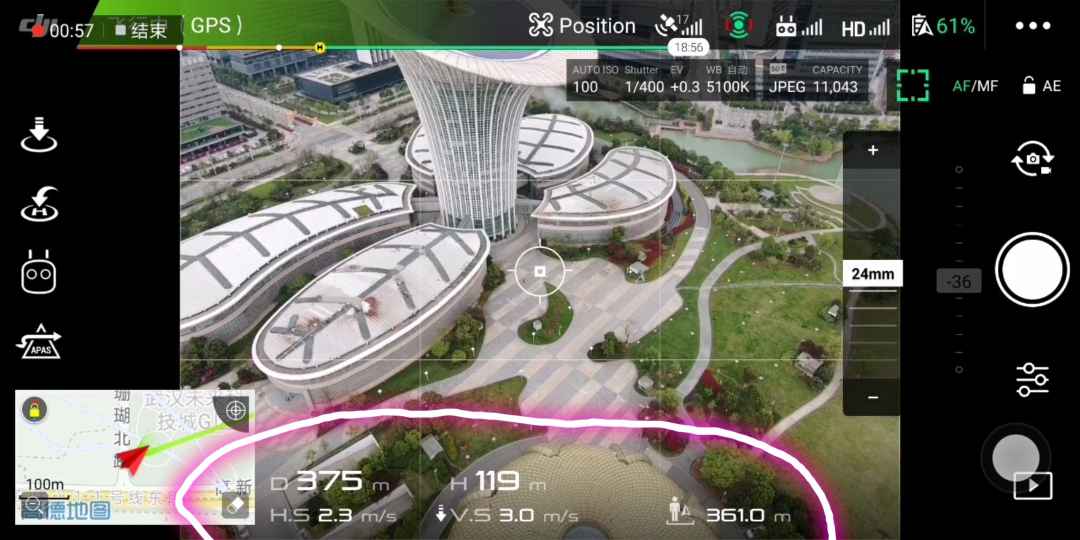
Task: Tap the white shutter button
Action: 1032,270
